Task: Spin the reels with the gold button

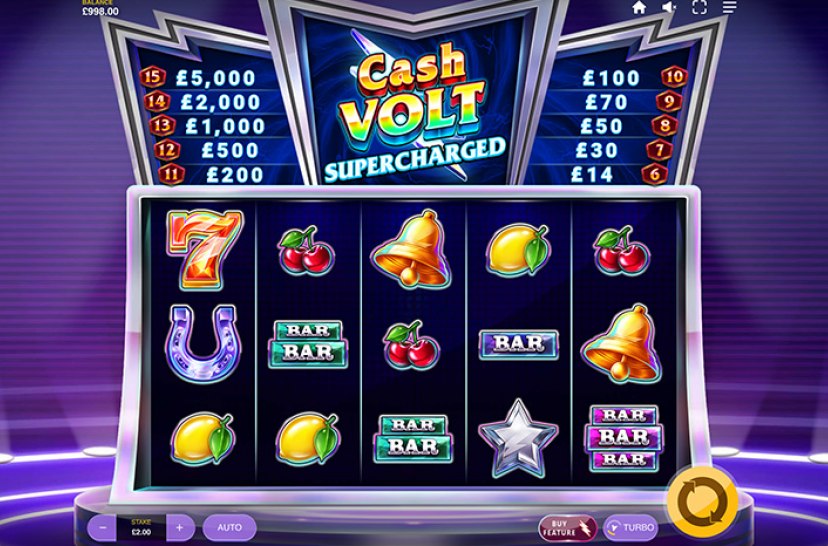Action: 702,499
